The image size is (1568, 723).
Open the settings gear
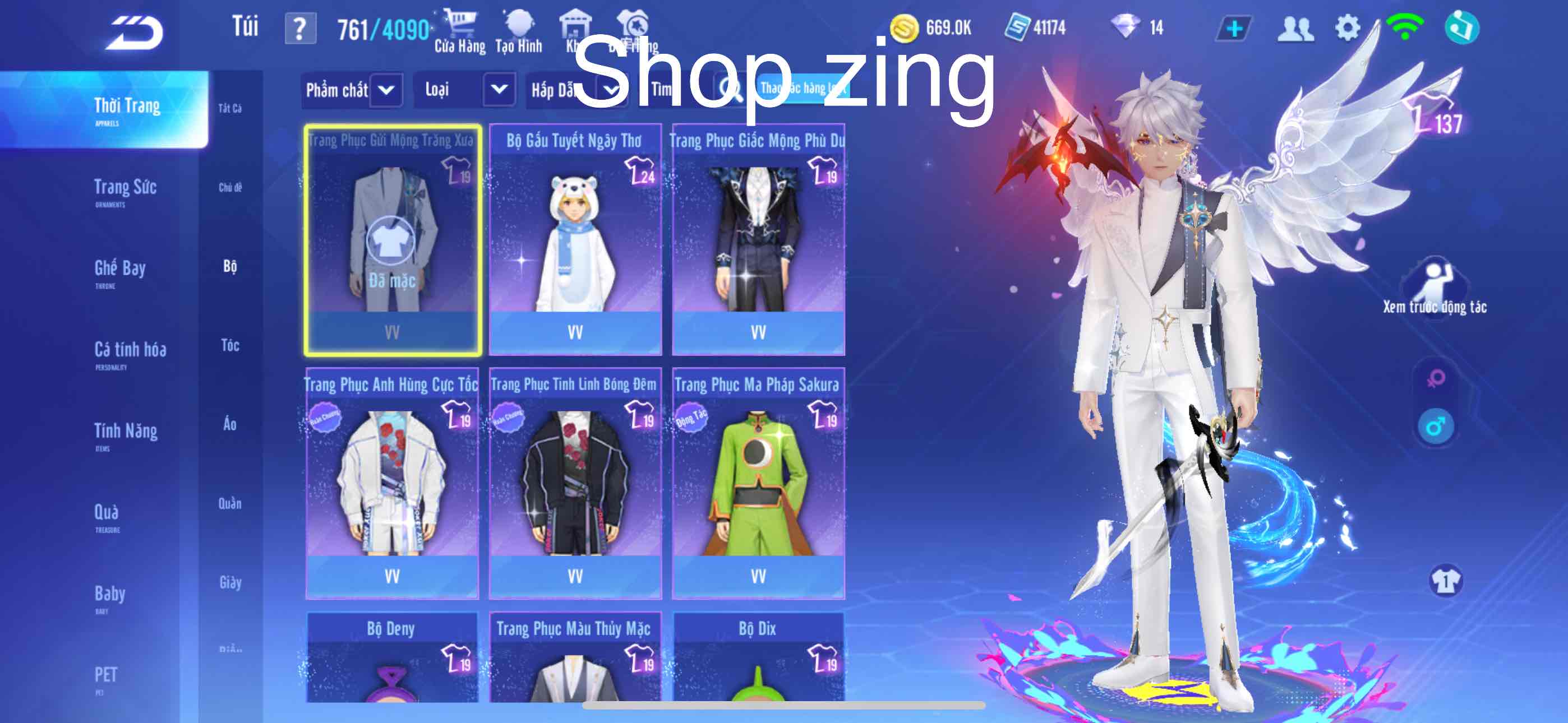1347,27
